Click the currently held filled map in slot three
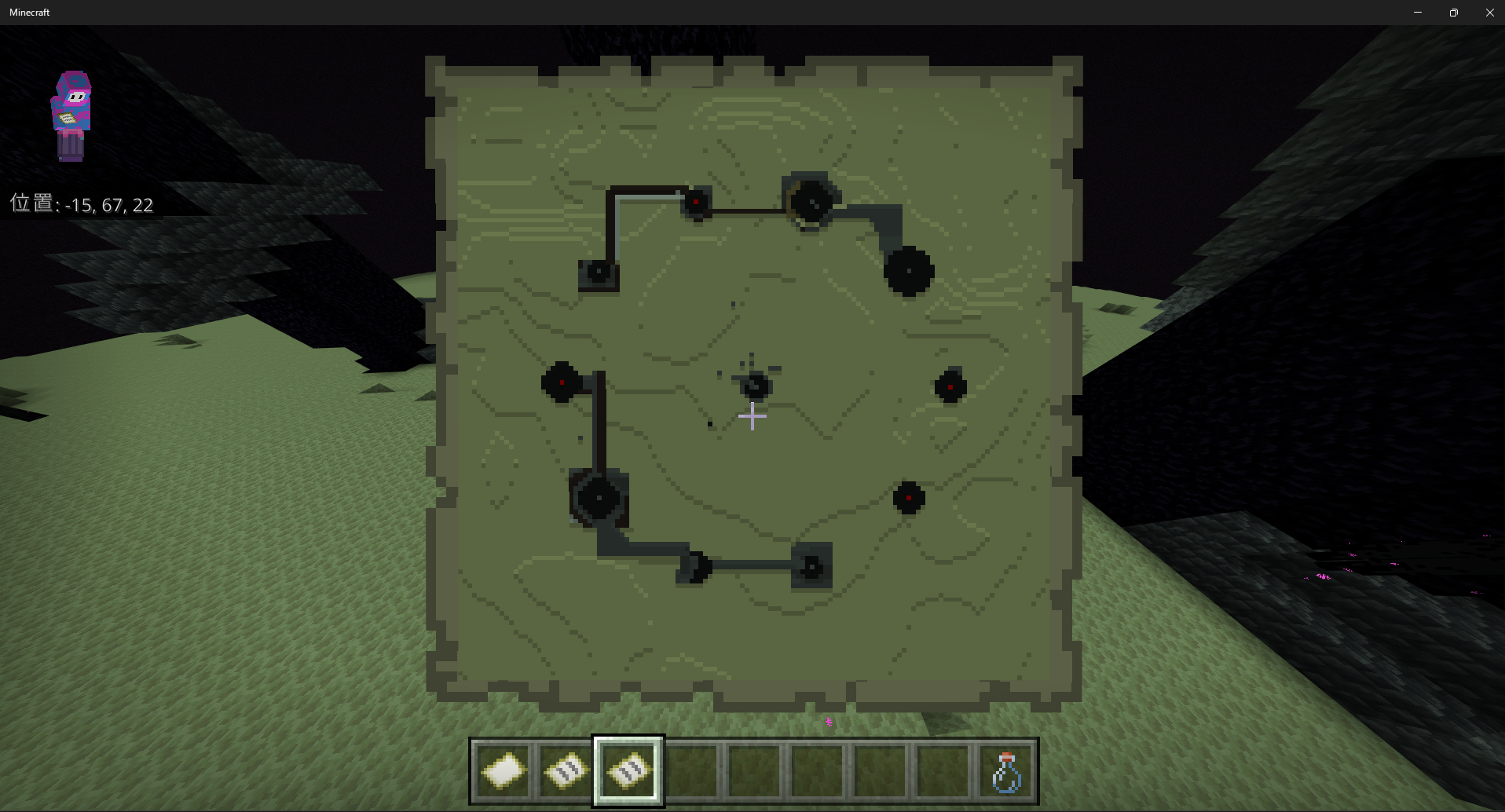1505x812 pixels. click(x=628, y=772)
